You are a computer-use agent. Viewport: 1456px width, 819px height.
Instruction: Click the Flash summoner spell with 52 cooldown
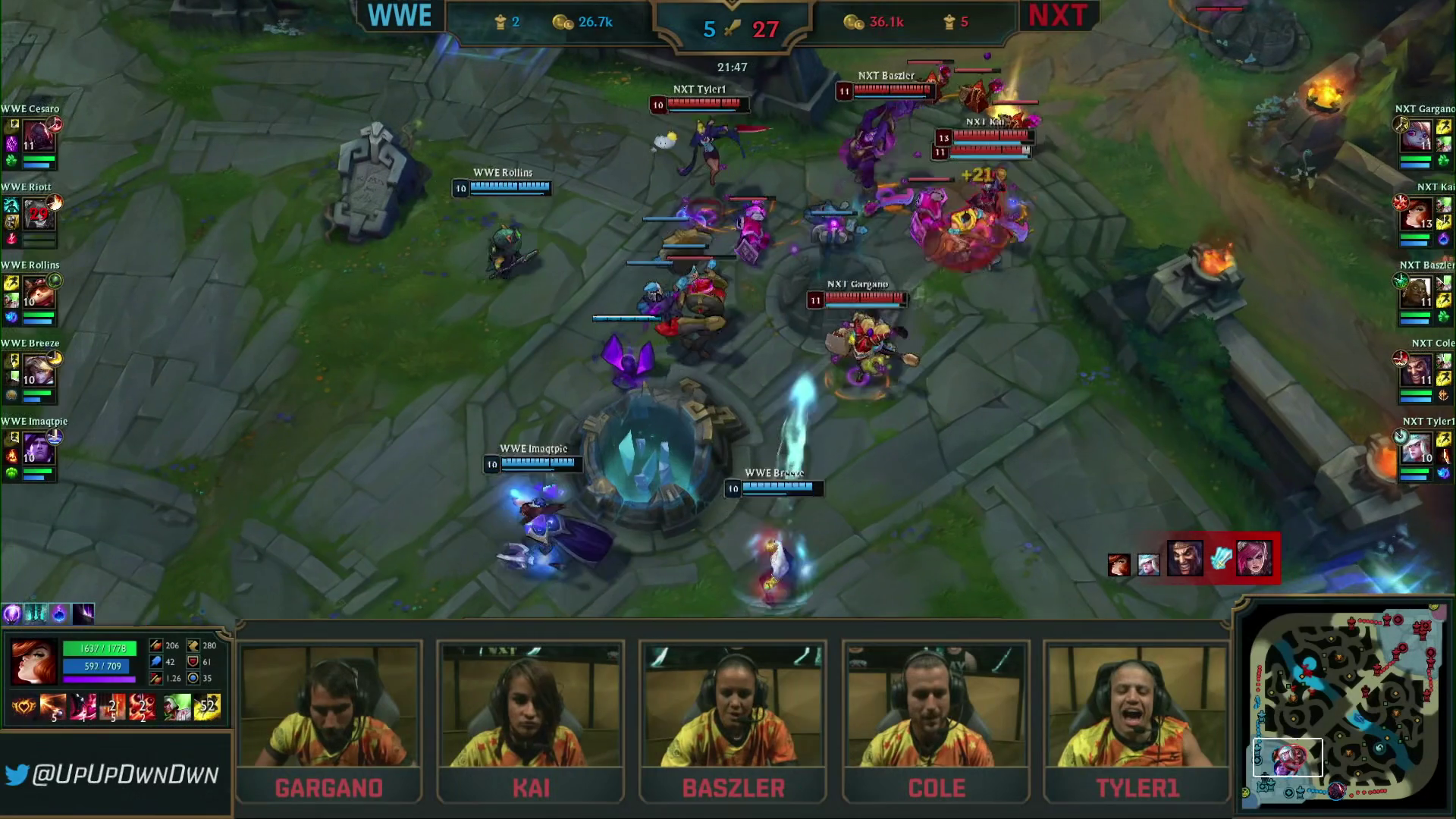tap(207, 707)
